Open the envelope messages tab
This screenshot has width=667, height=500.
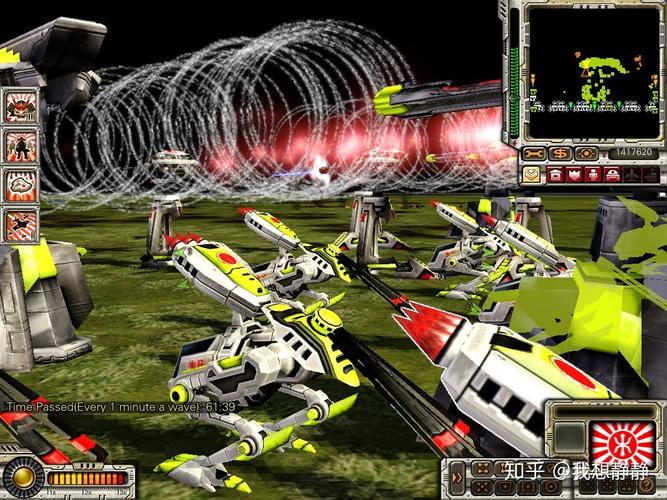point(531,174)
